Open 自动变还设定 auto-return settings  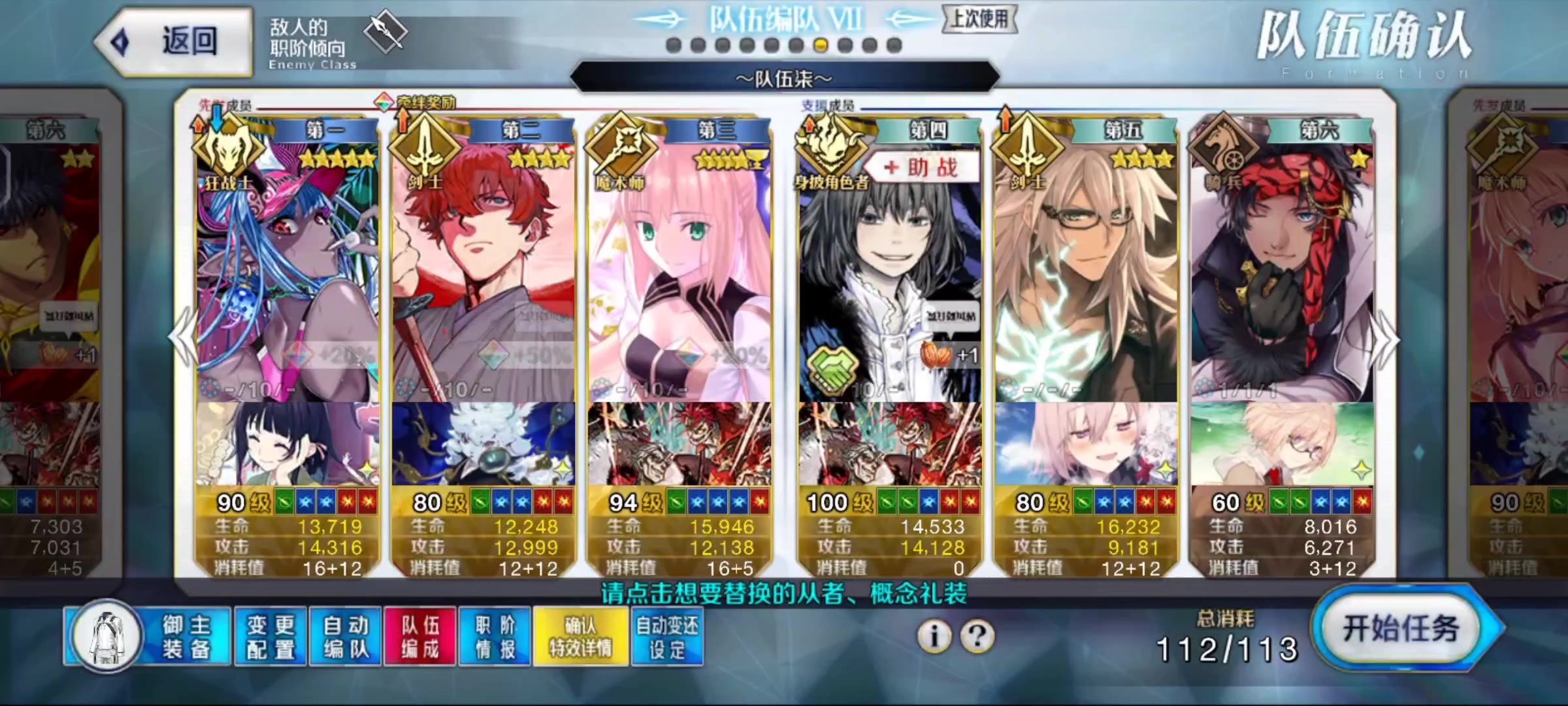pyautogui.click(x=666, y=633)
